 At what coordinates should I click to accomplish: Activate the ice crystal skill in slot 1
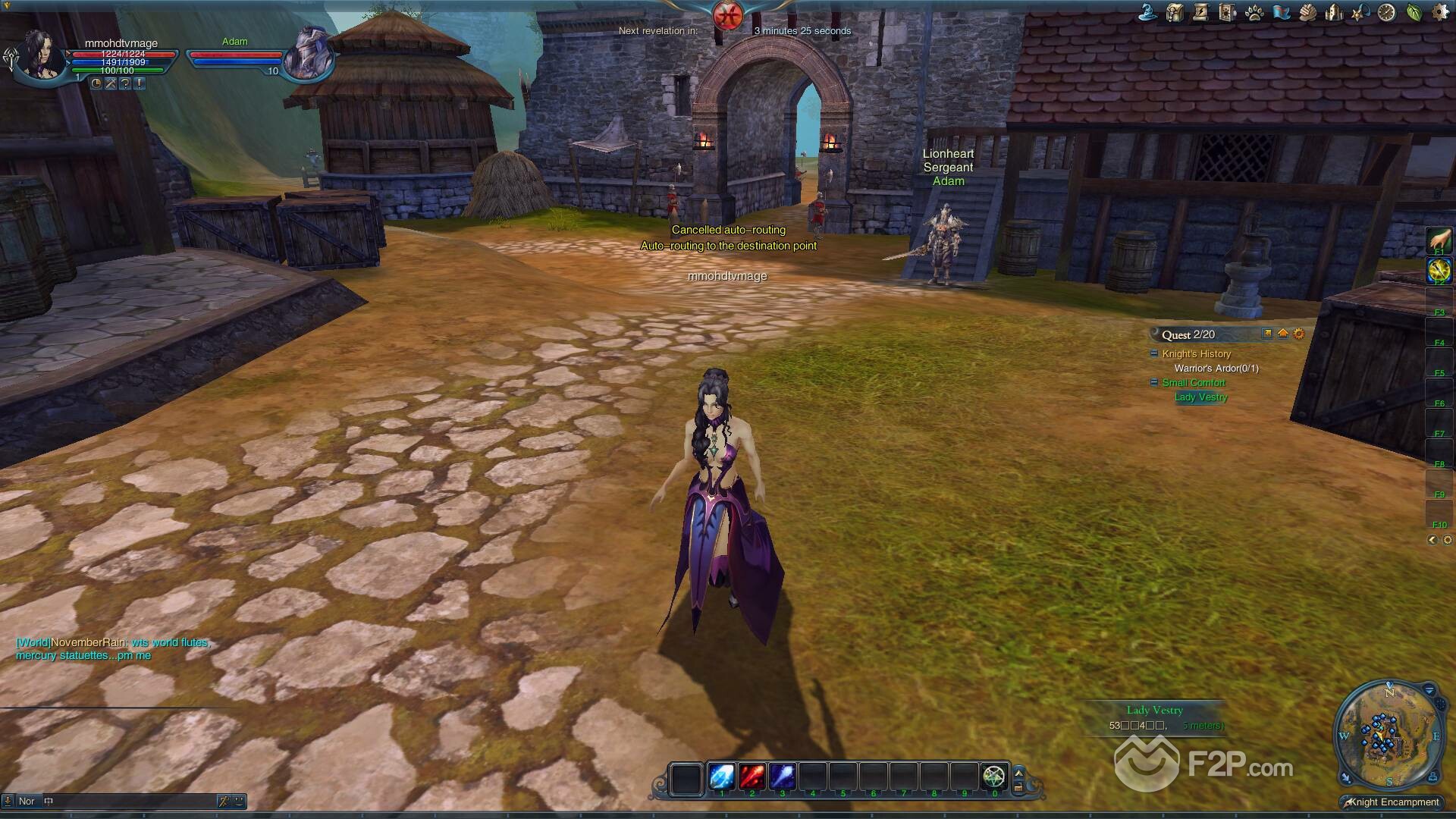pyautogui.click(x=721, y=777)
